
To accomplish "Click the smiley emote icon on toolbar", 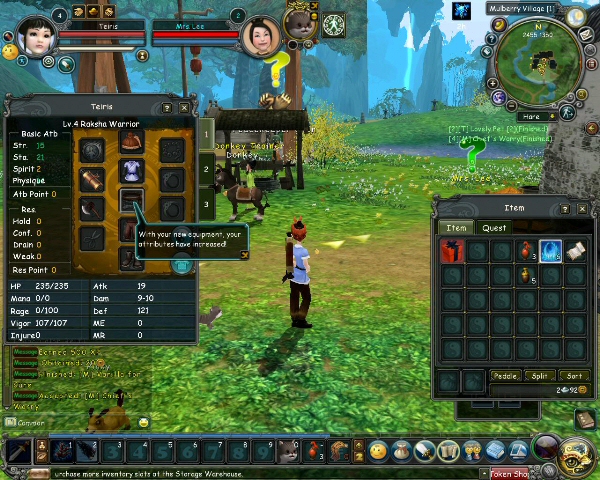I will tap(378, 451).
